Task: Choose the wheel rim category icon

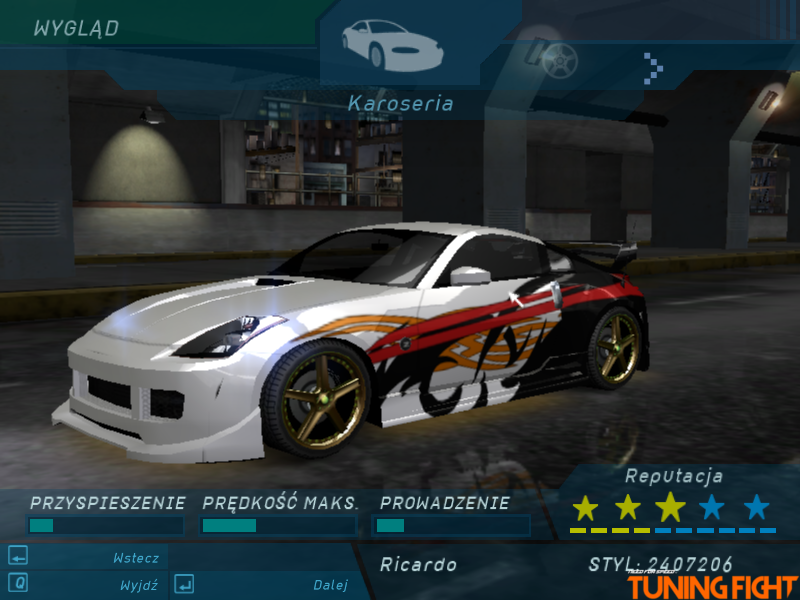Action: 554,58
